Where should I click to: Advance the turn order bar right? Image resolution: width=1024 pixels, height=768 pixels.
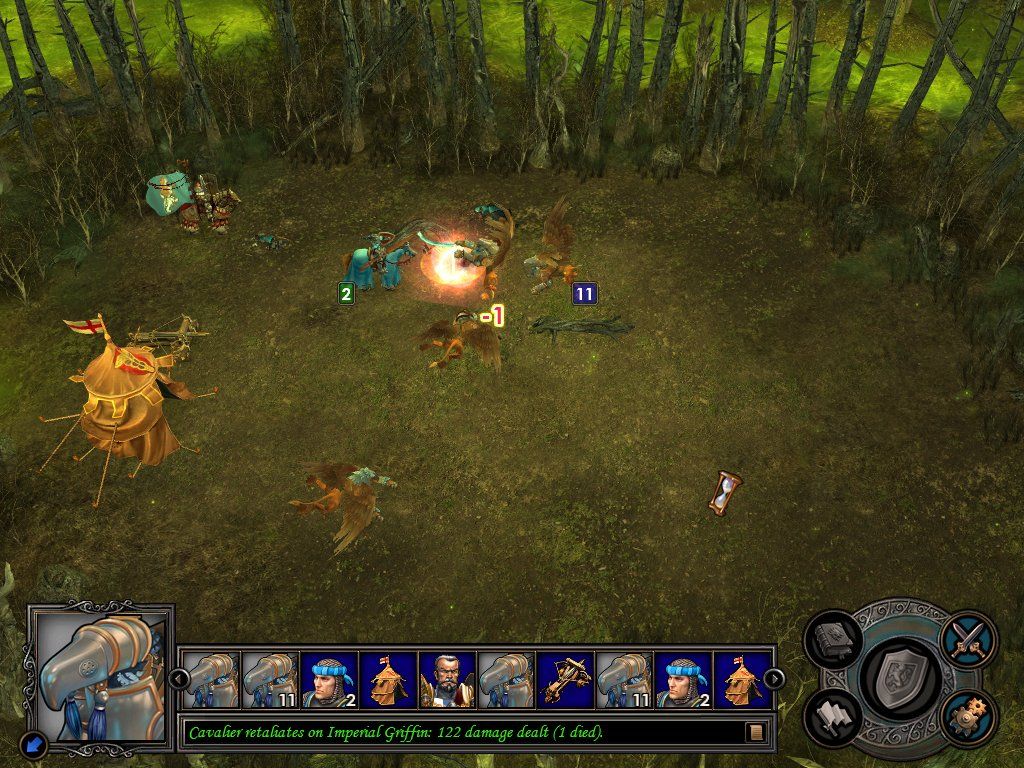point(774,679)
